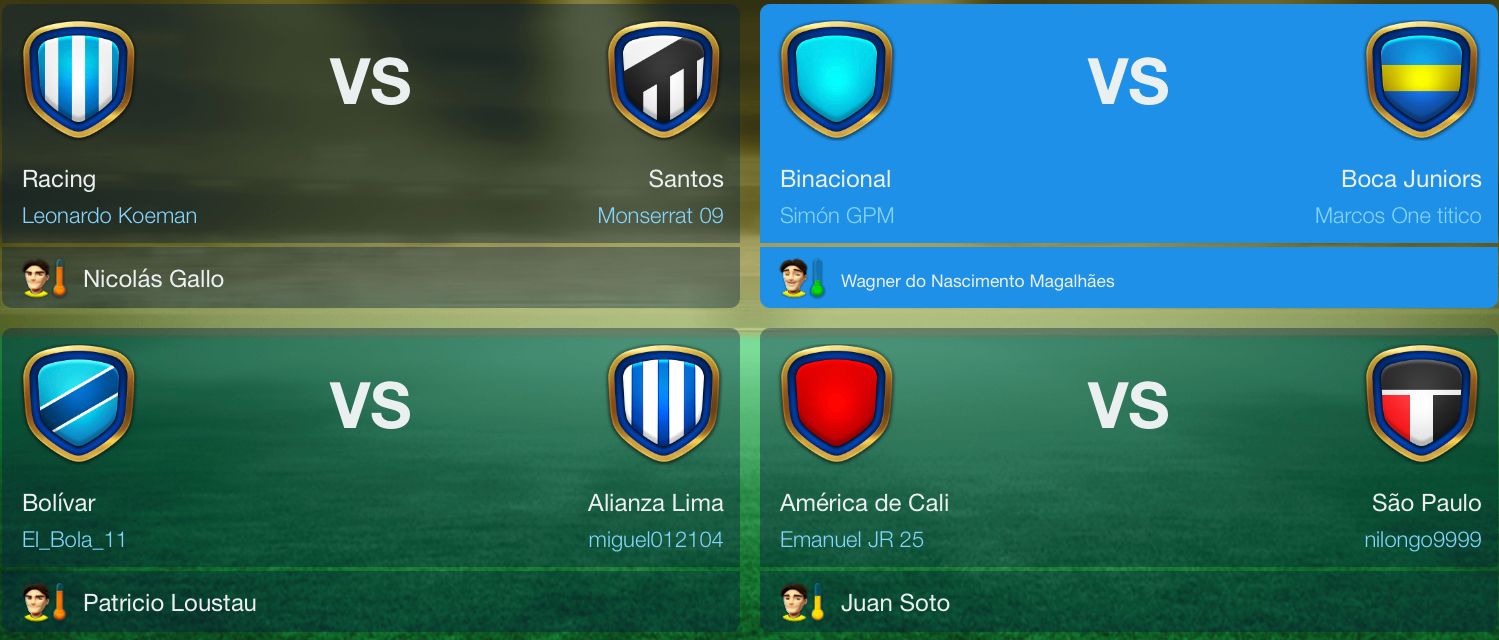View manager Leonardo Koeman's profile

point(109,215)
